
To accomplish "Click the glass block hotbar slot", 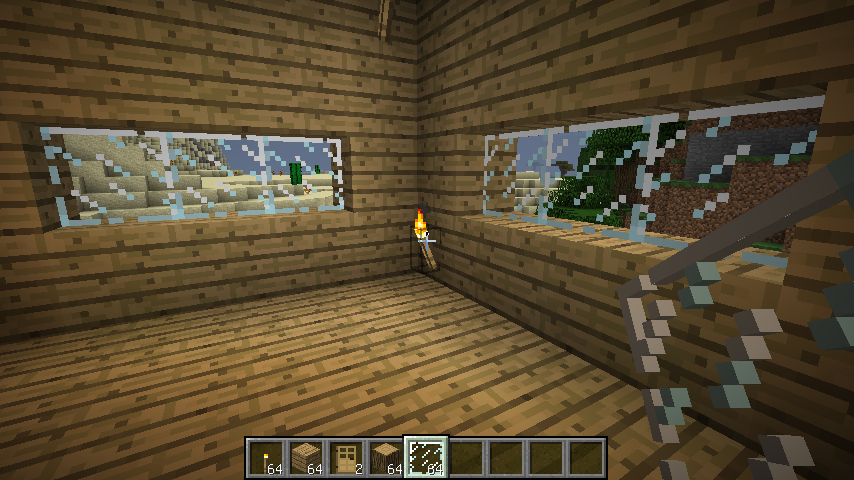I will tap(426, 458).
